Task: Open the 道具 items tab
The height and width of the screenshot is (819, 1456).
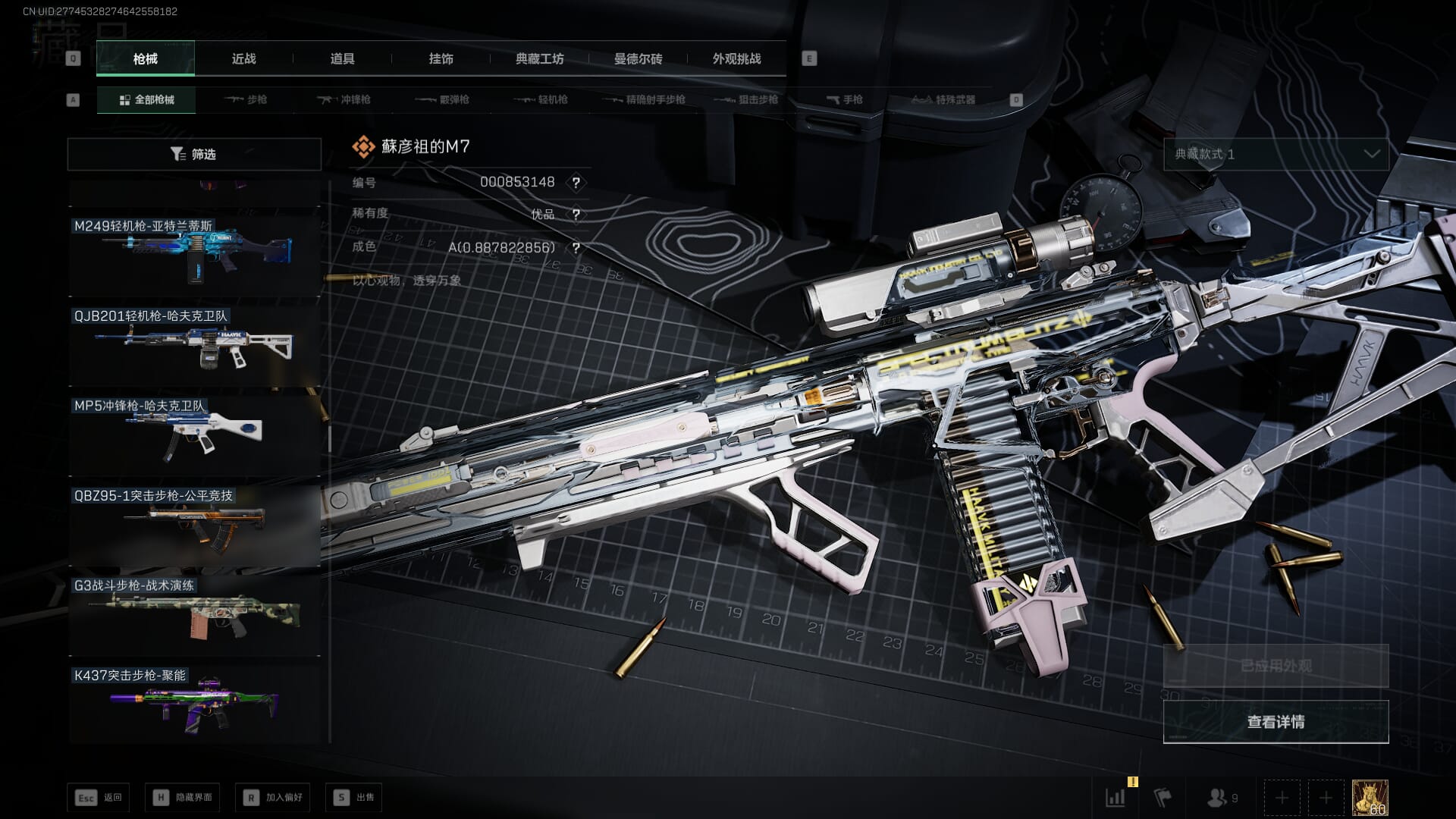Action: click(342, 58)
